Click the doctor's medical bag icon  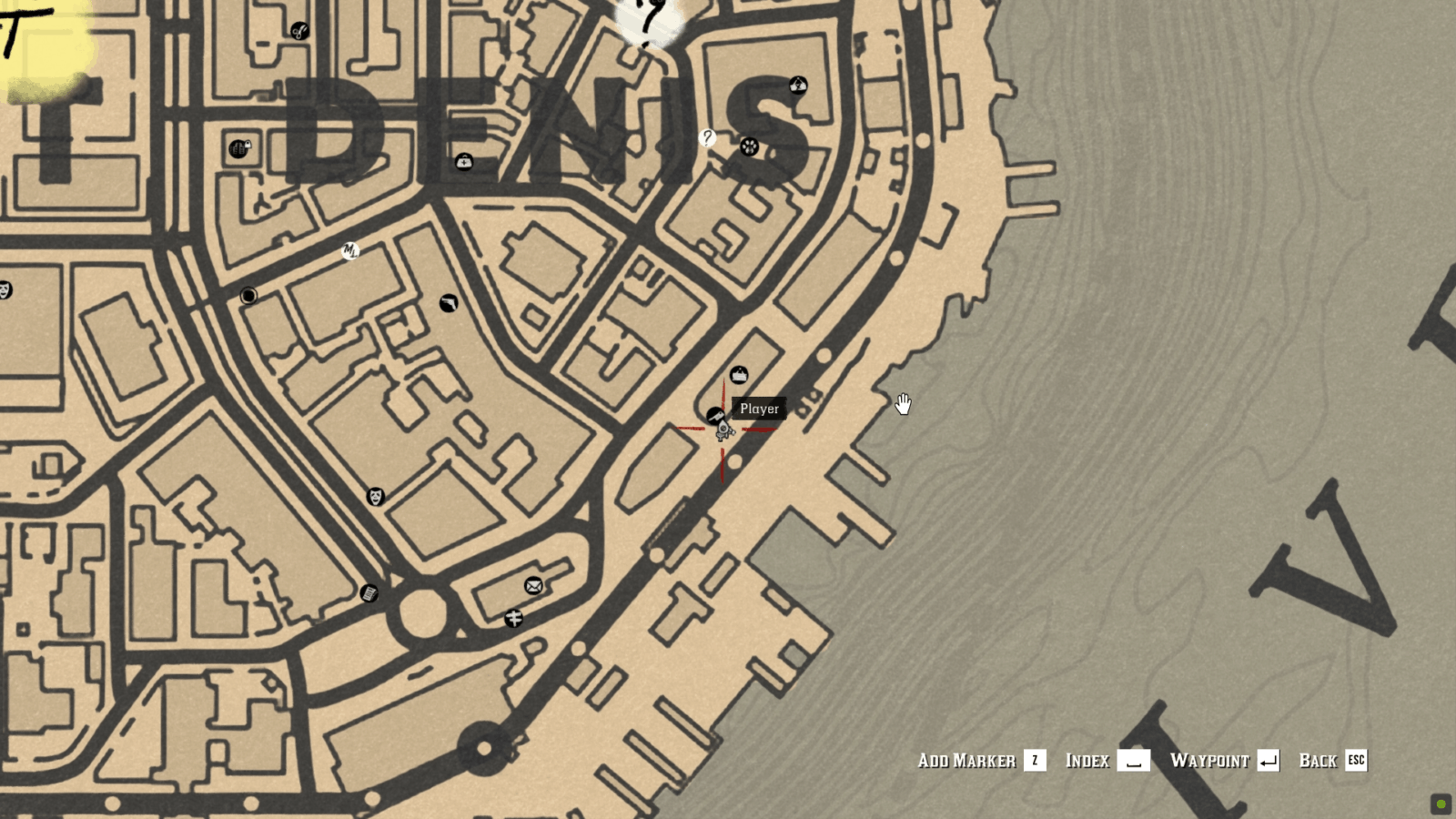[464, 160]
